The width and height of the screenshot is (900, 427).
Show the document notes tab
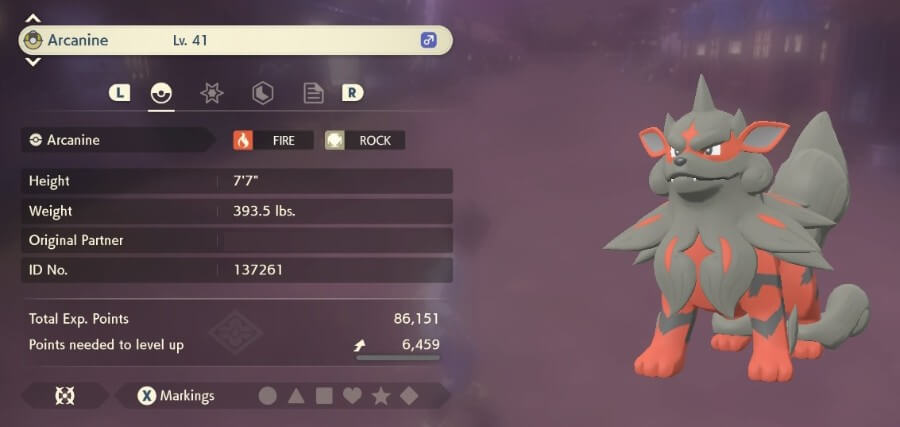click(313, 93)
